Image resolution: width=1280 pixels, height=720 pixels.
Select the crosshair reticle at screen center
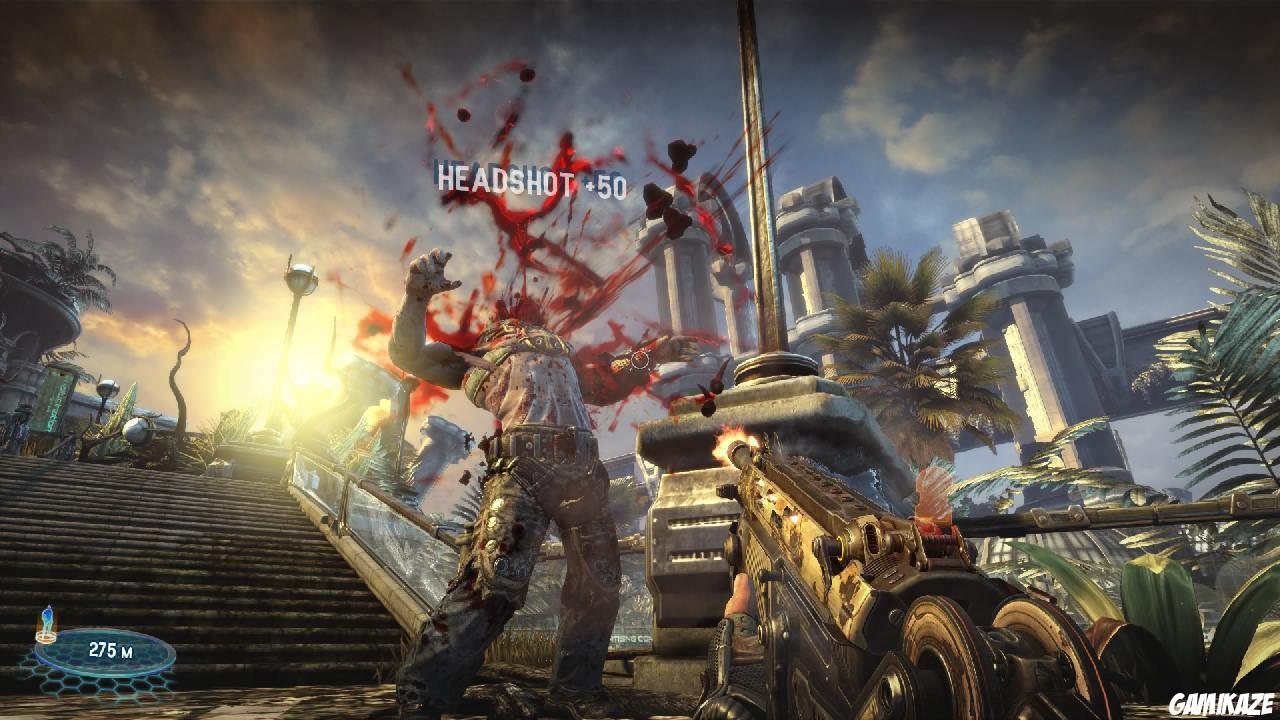coord(640,360)
